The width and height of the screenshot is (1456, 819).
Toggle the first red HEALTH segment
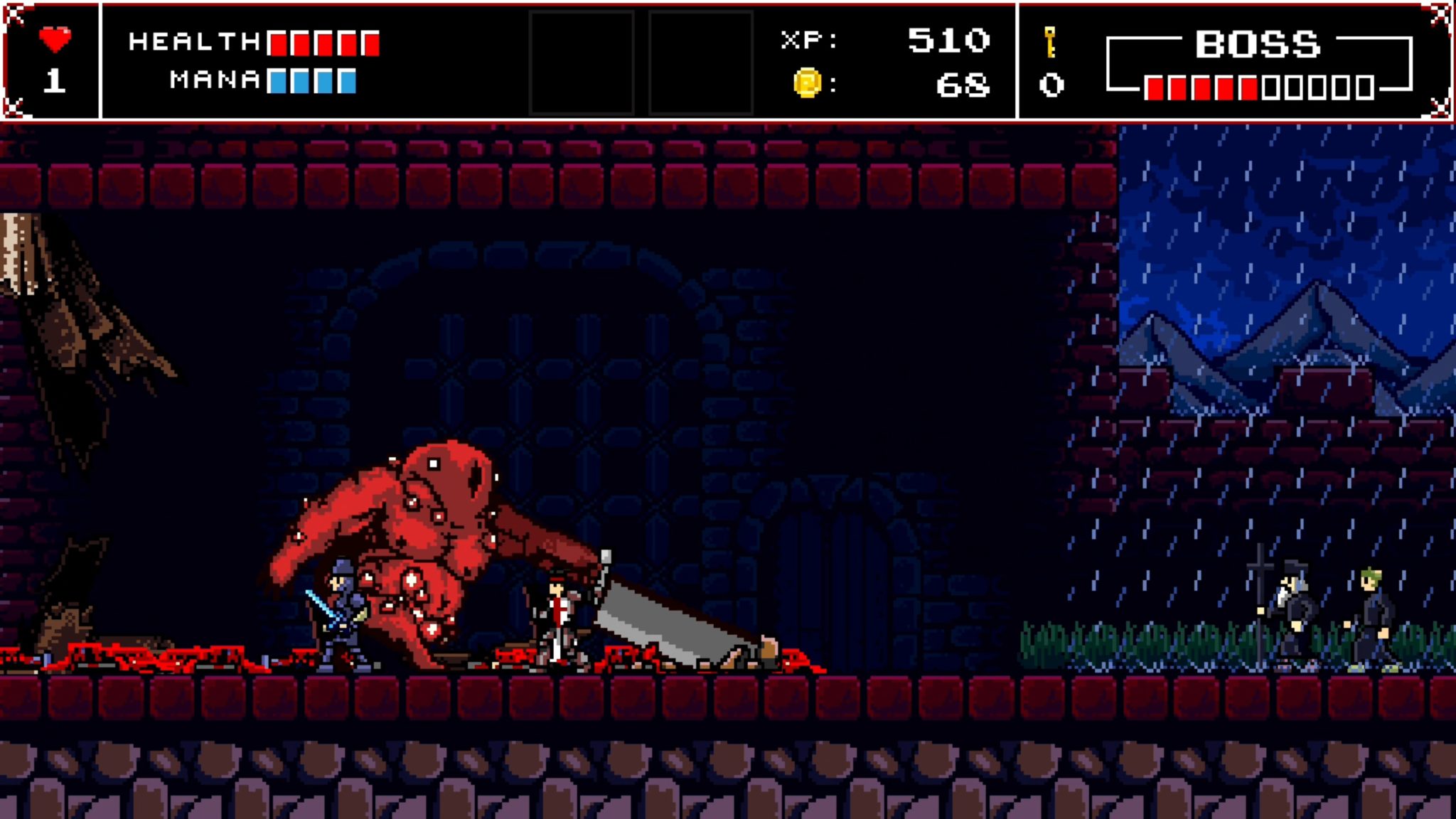click(277, 43)
